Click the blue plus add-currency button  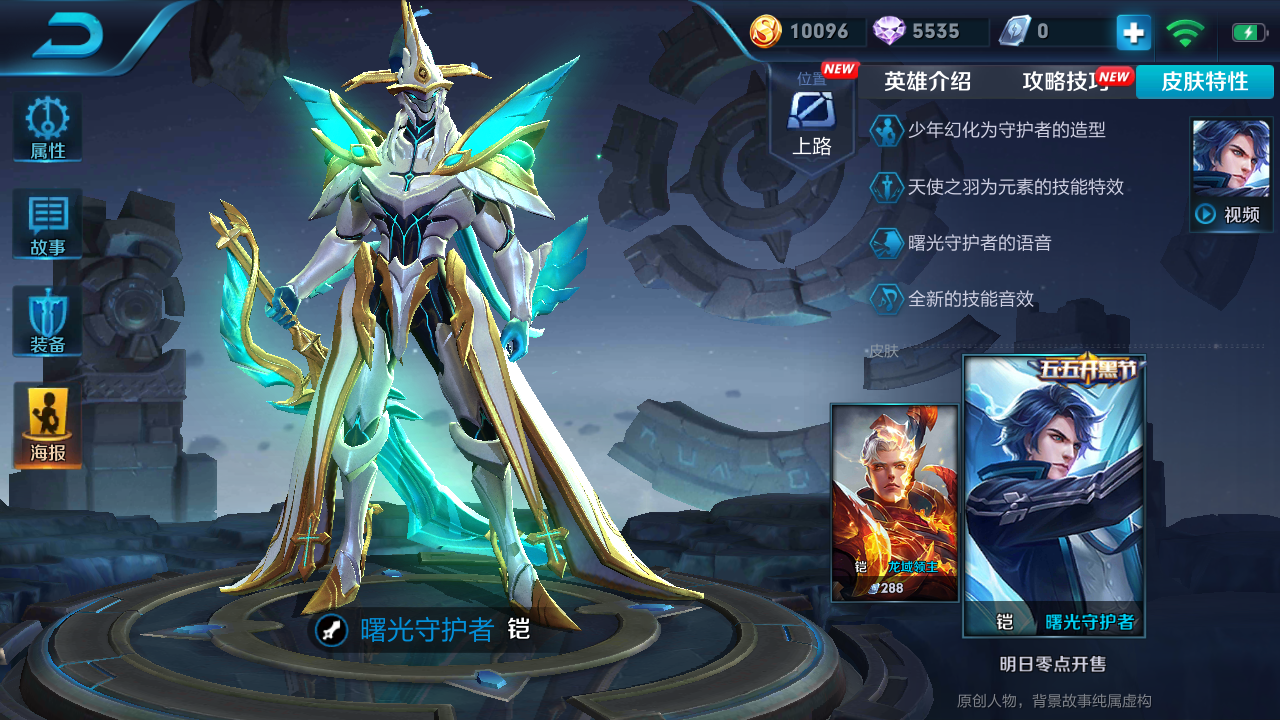pos(1133,32)
